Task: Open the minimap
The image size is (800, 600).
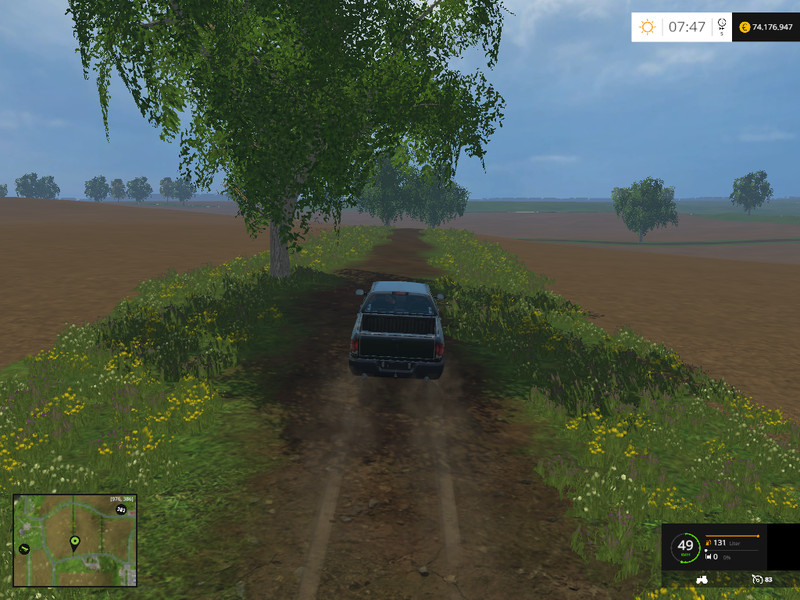Action: (x=74, y=540)
